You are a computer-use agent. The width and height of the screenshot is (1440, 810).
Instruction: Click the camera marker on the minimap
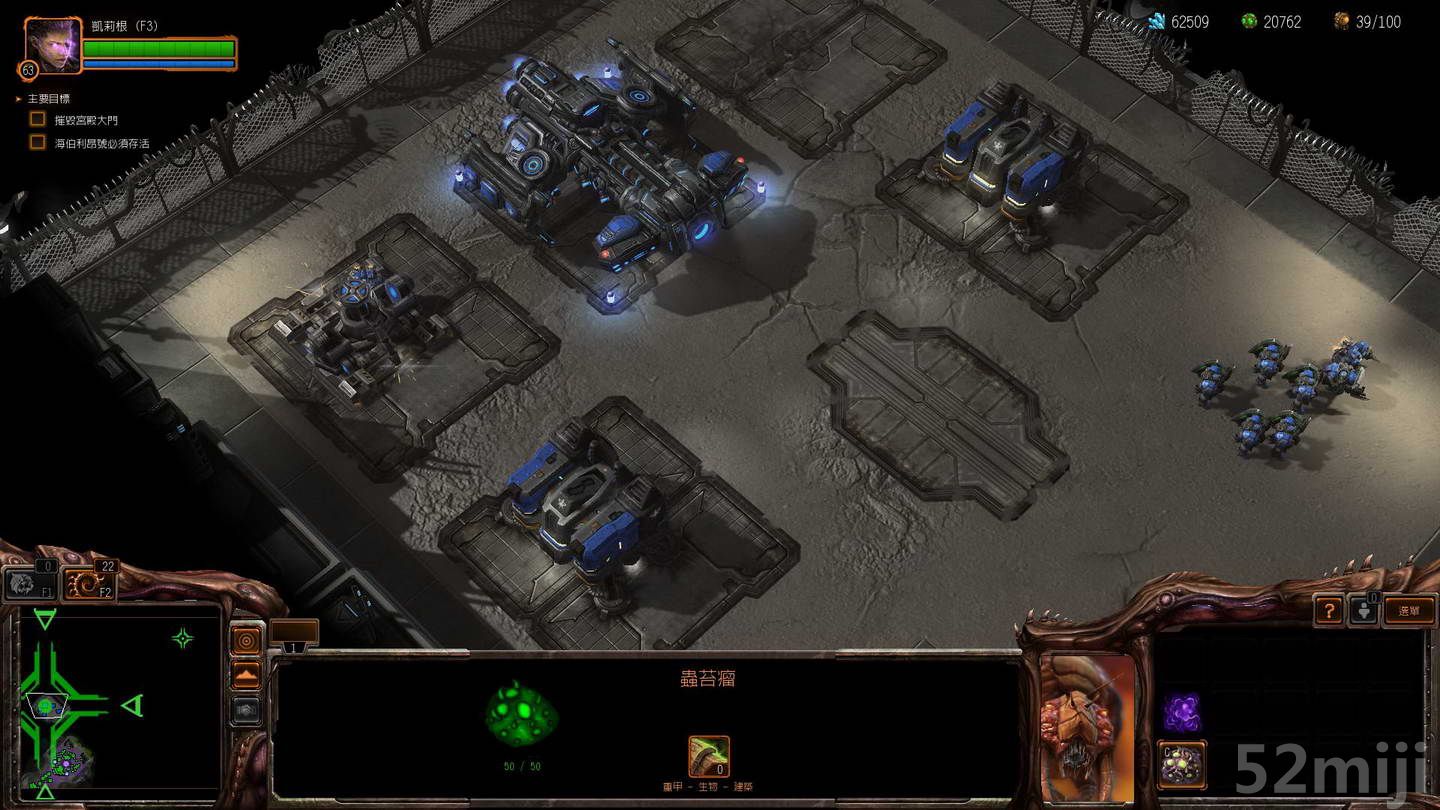click(x=46, y=705)
